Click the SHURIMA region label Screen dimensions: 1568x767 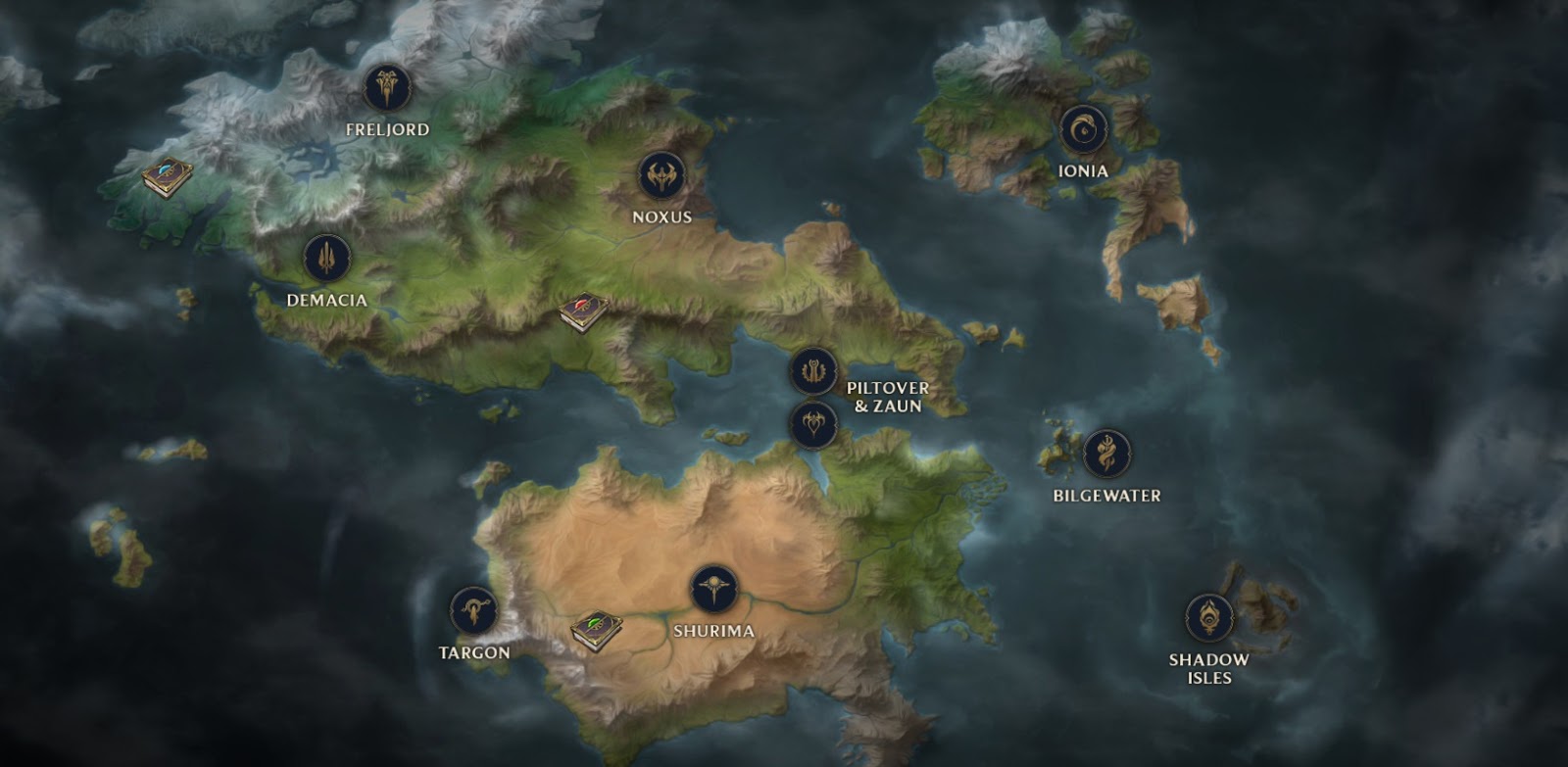point(716,631)
